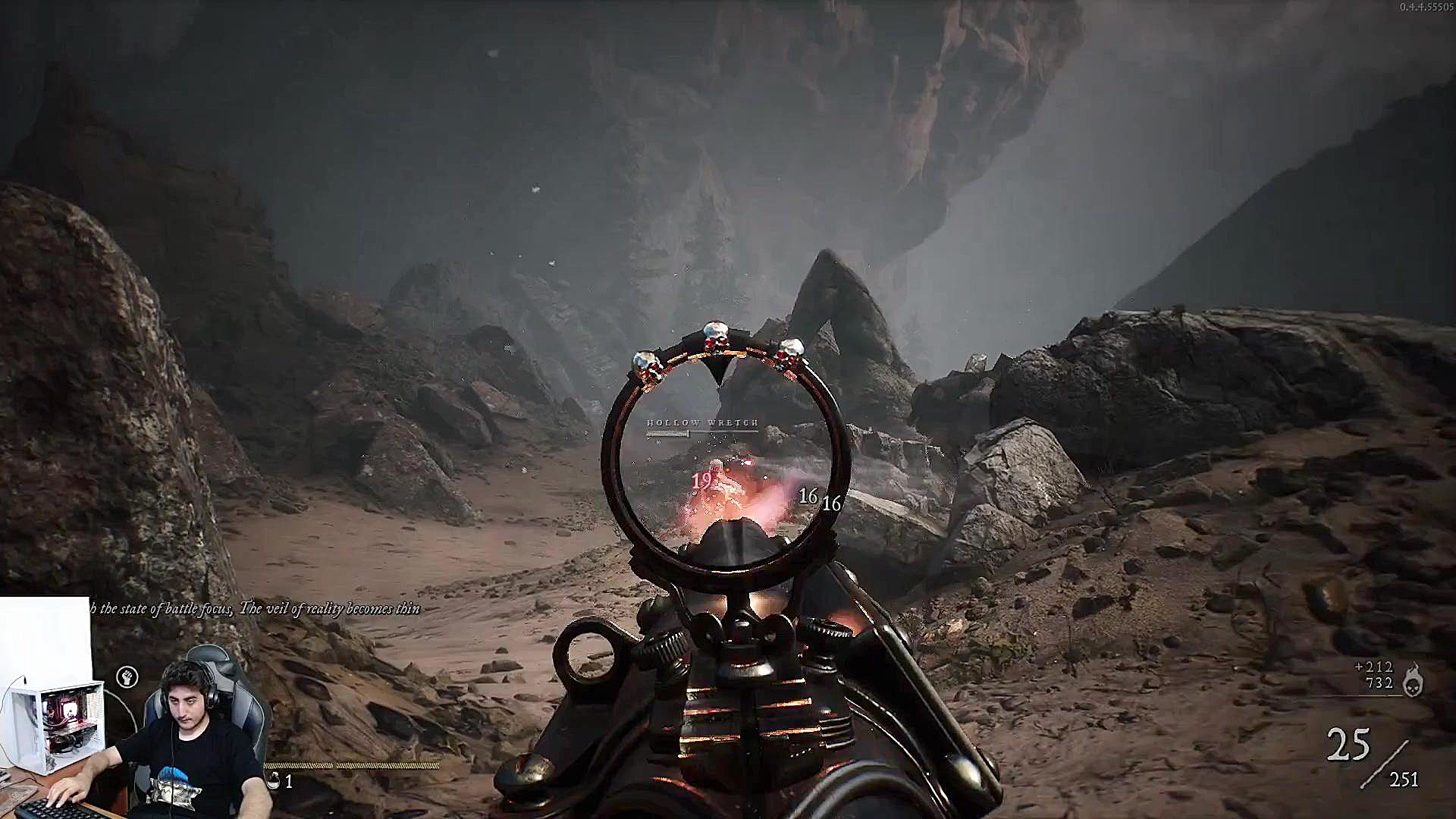Click the flaming skull witchfire icon

click(1411, 680)
